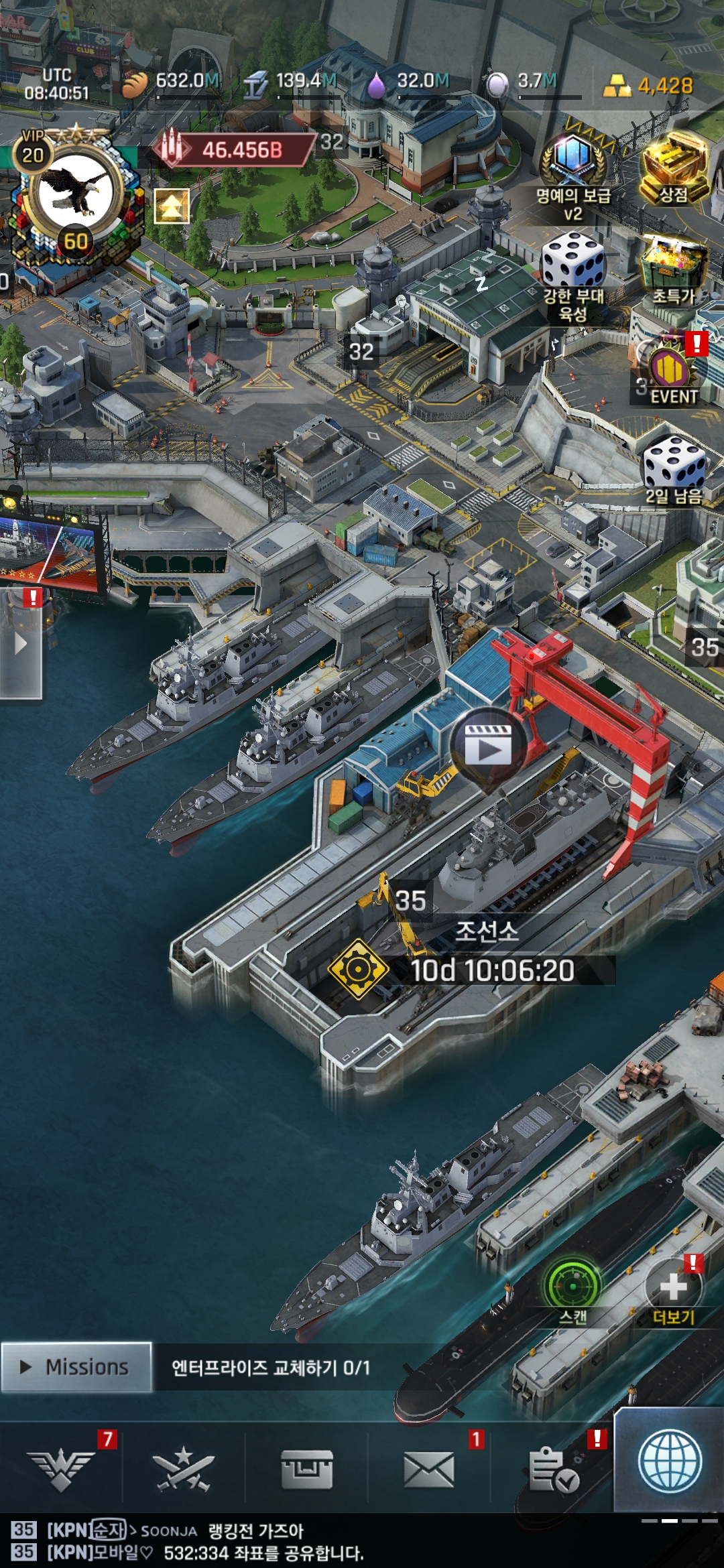The width and height of the screenshot is (724, 1568).
Task: Go to the world map globe
Action: click(x=670, y=1462)
